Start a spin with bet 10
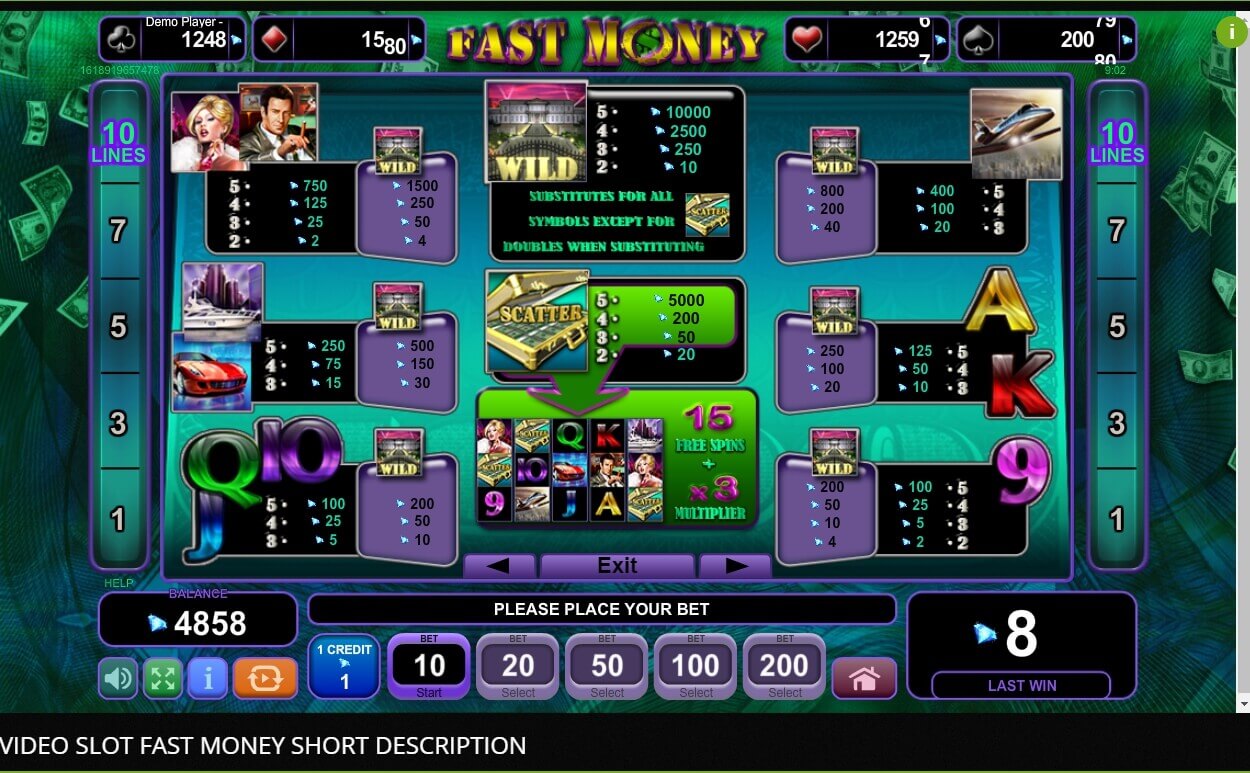The width and height of the screenshot is (1250, 773). [x=429, y=666]
